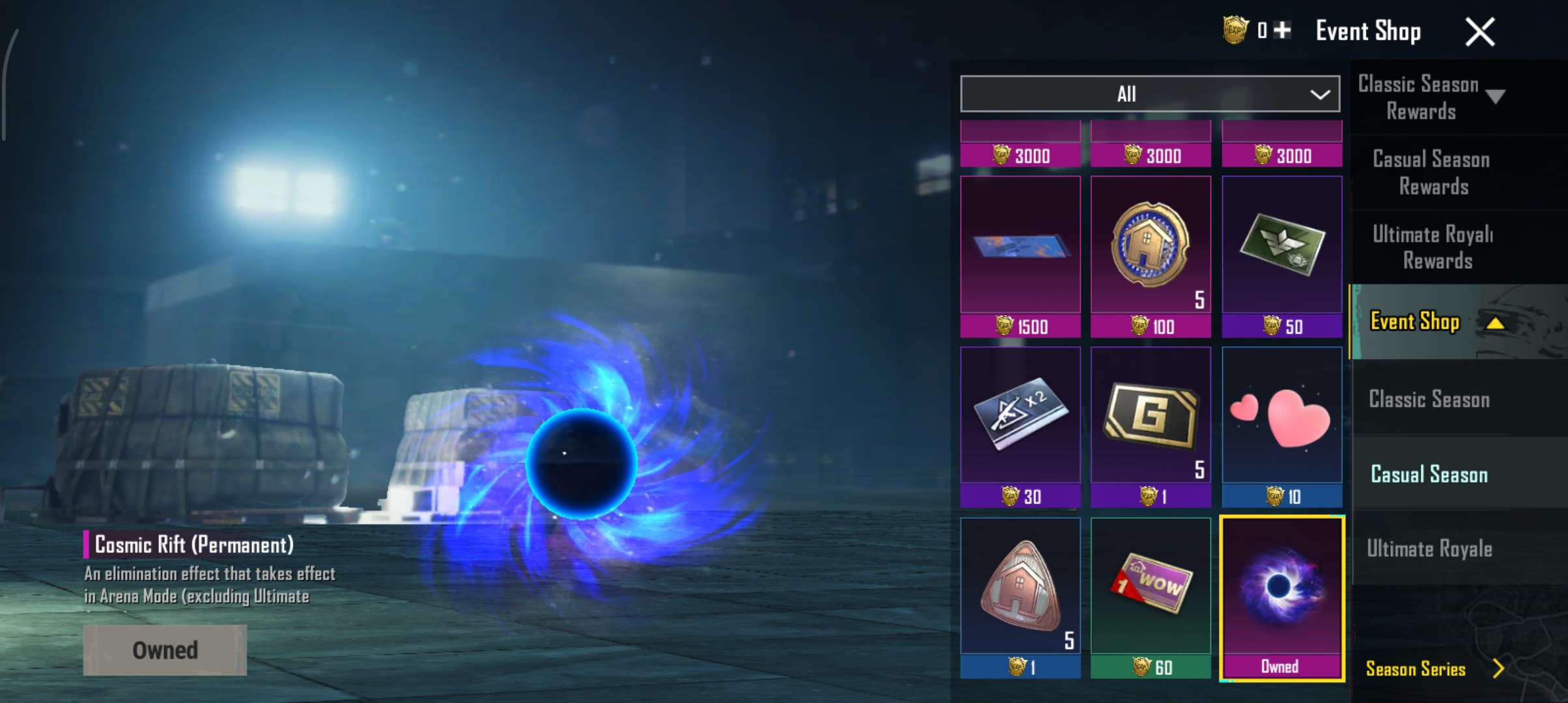Click the plus to add currency
The height and width of the screenshot is (703, 1568).
click(x=1281, y=29)
